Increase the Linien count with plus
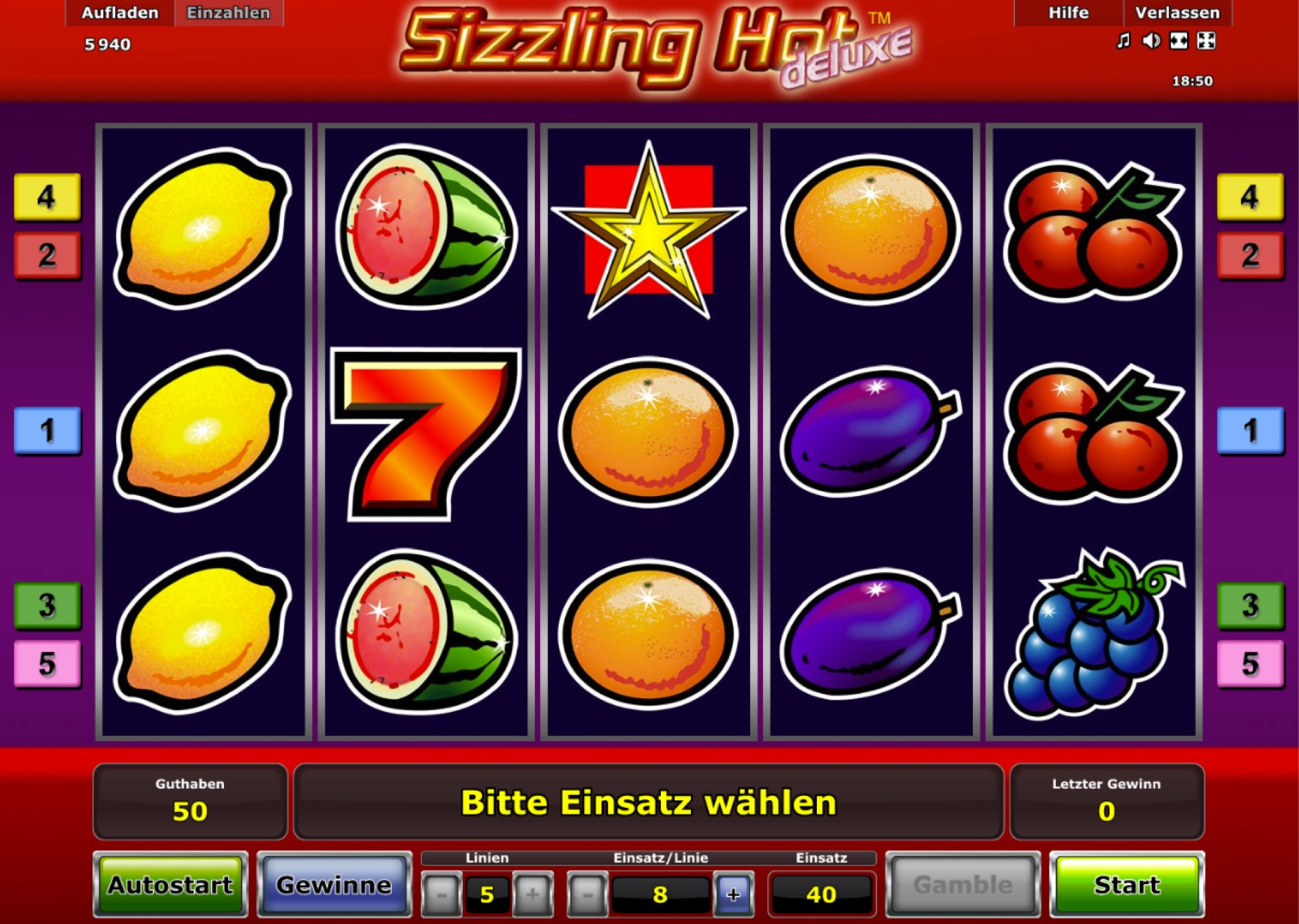1299x924 pixels. coord(532,894)
